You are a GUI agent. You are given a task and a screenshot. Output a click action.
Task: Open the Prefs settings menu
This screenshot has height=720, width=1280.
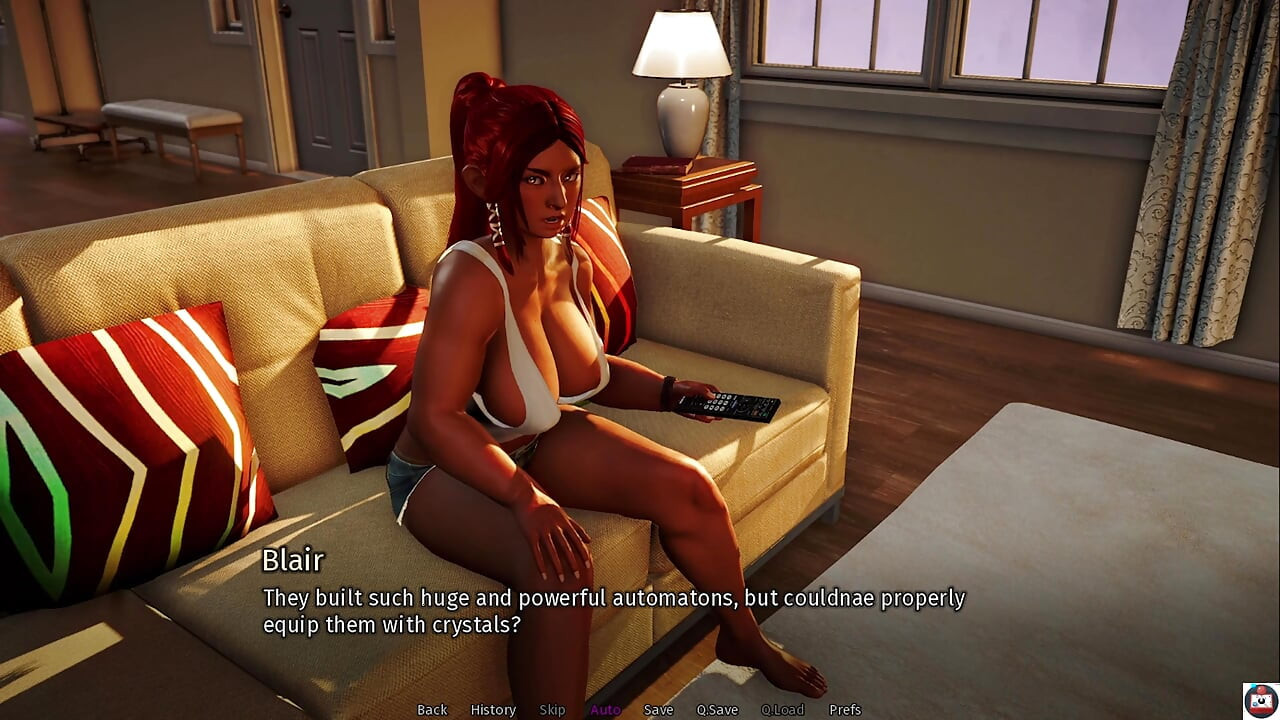pos(845,710)
